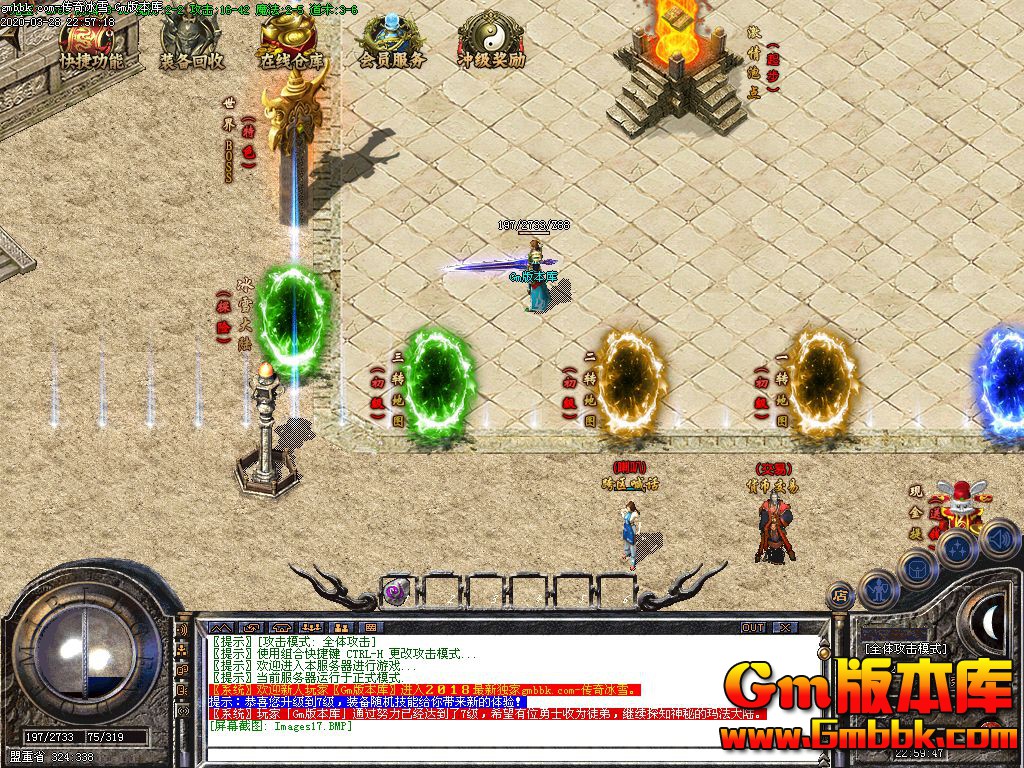Open the 会员服务 member services
Viewport: 1024px width, 768px height.
[x=392, y=44]
